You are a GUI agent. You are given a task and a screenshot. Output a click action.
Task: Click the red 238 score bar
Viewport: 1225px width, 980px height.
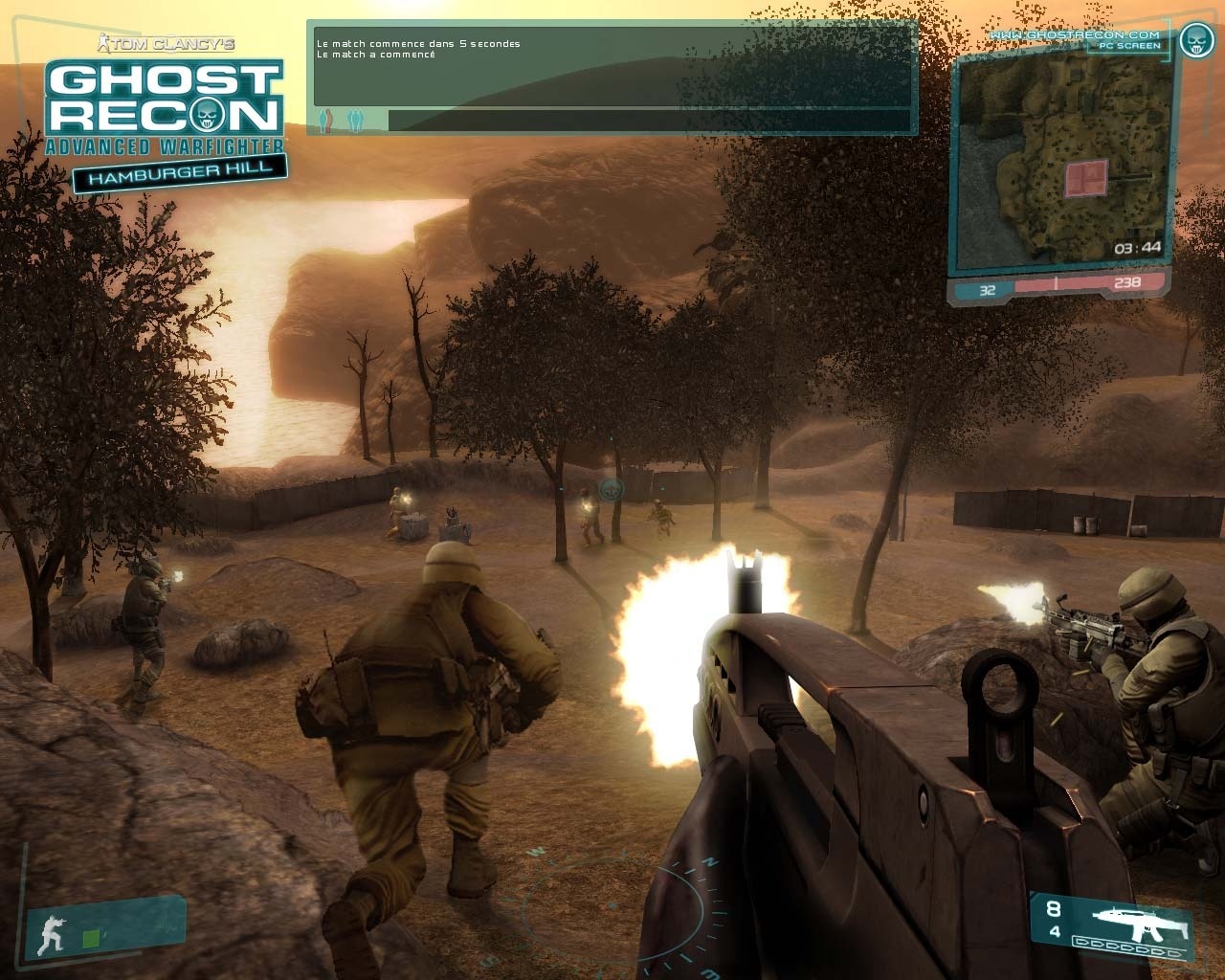pyautogui.click(x=1127, y=283)
